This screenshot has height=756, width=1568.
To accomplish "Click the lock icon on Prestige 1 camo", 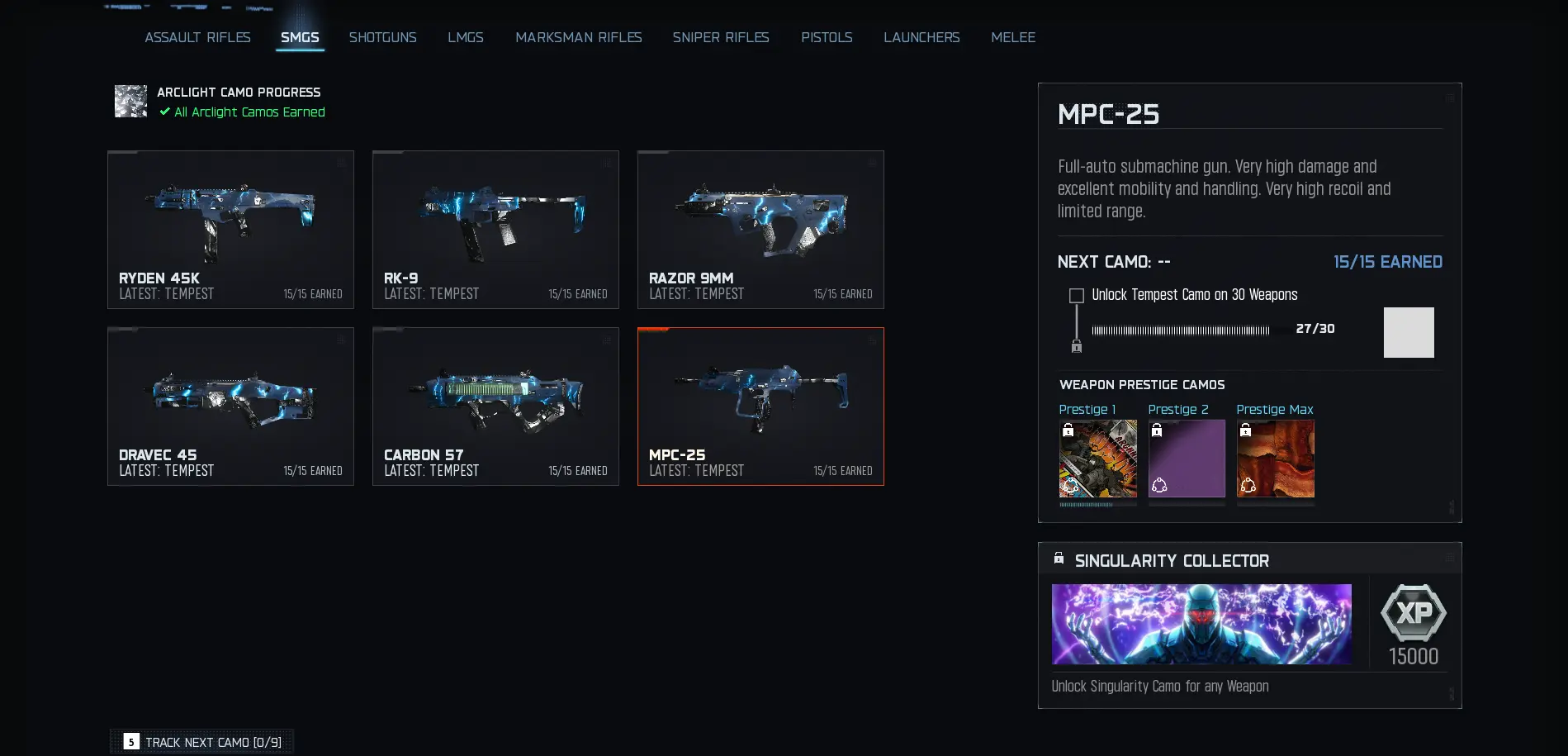I will point(1068,430).
